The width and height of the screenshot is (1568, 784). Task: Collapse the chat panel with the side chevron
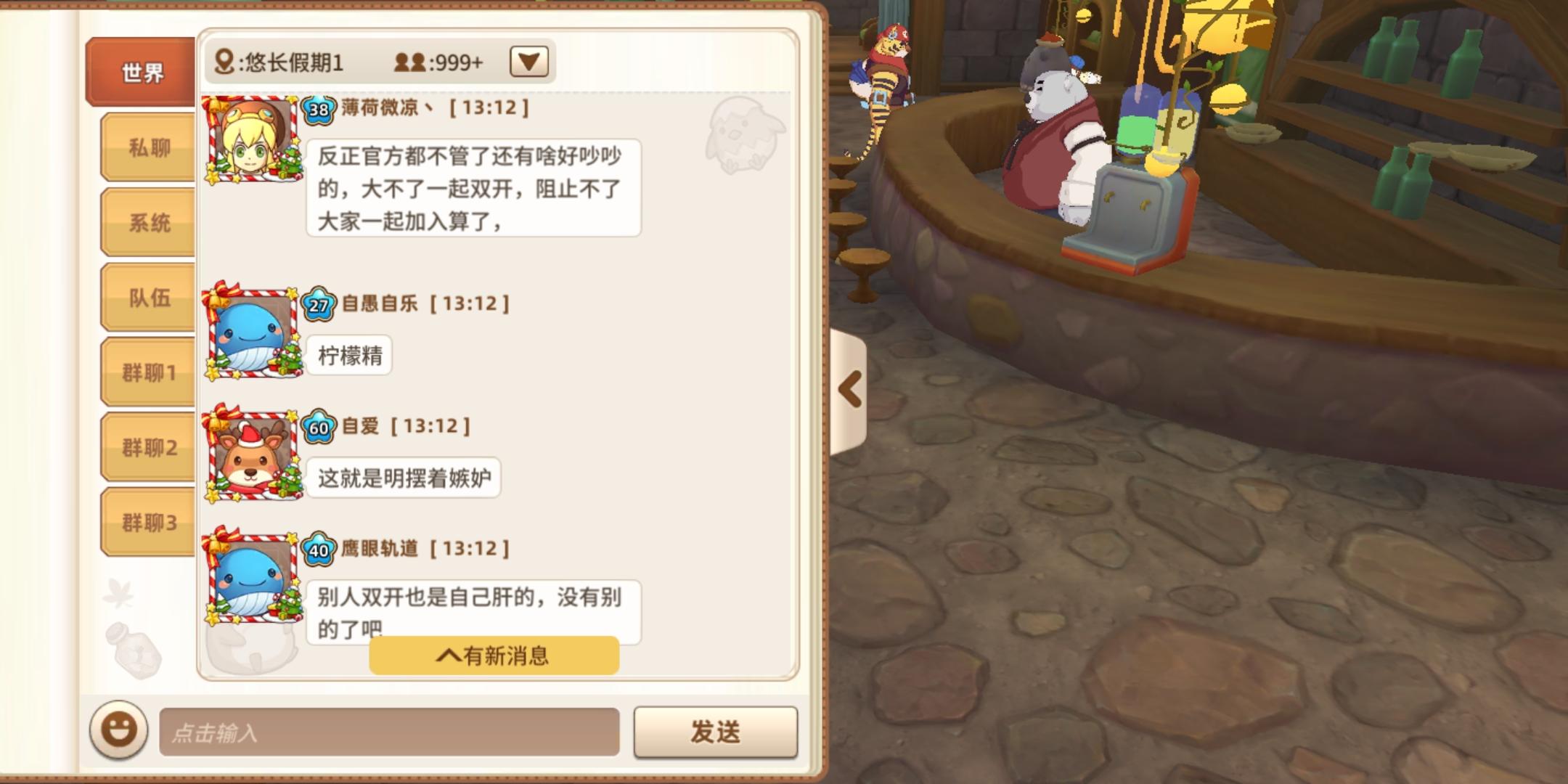(849, 388)
